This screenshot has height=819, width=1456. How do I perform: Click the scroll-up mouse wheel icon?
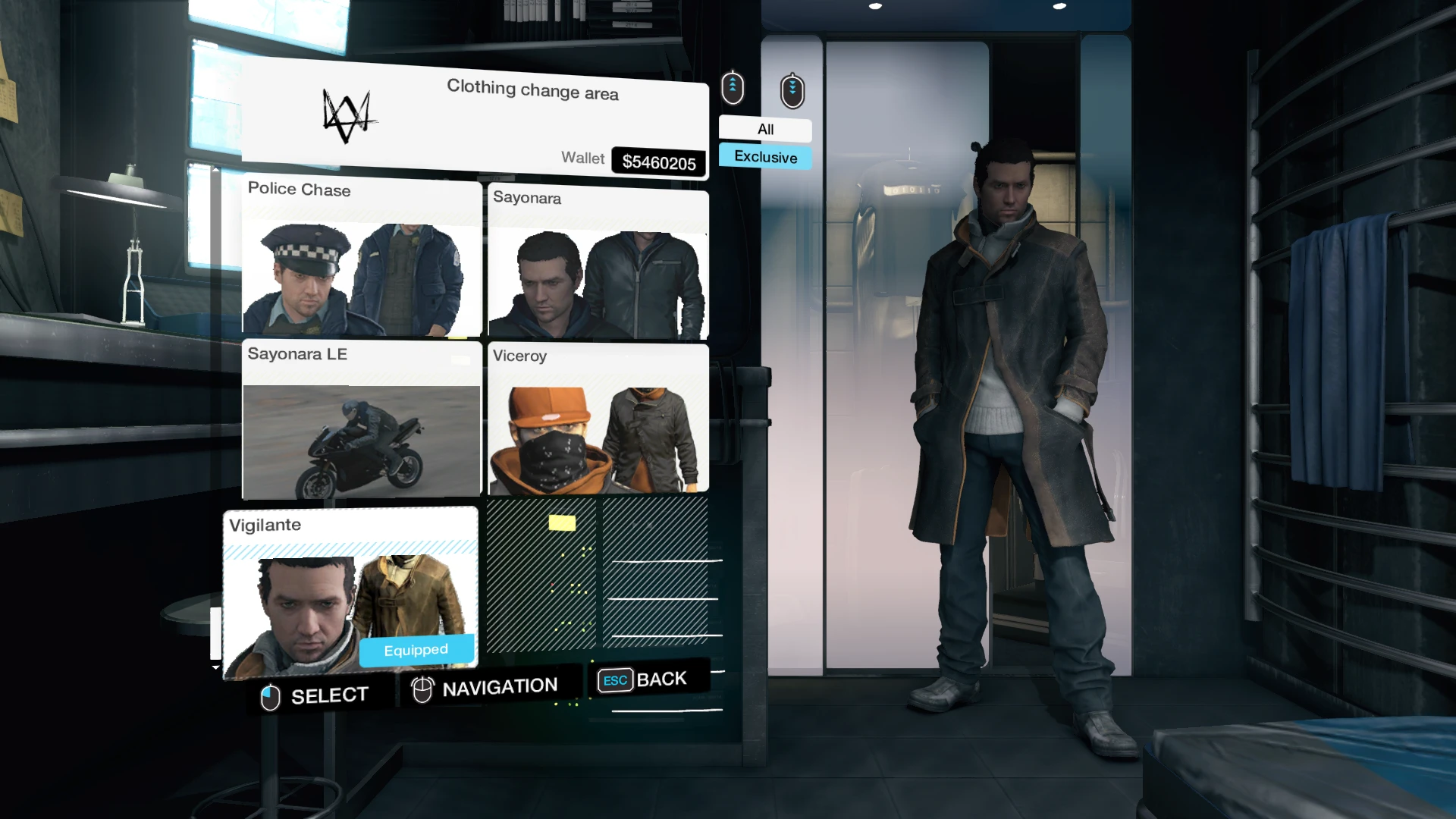click(x=733, y=88)
